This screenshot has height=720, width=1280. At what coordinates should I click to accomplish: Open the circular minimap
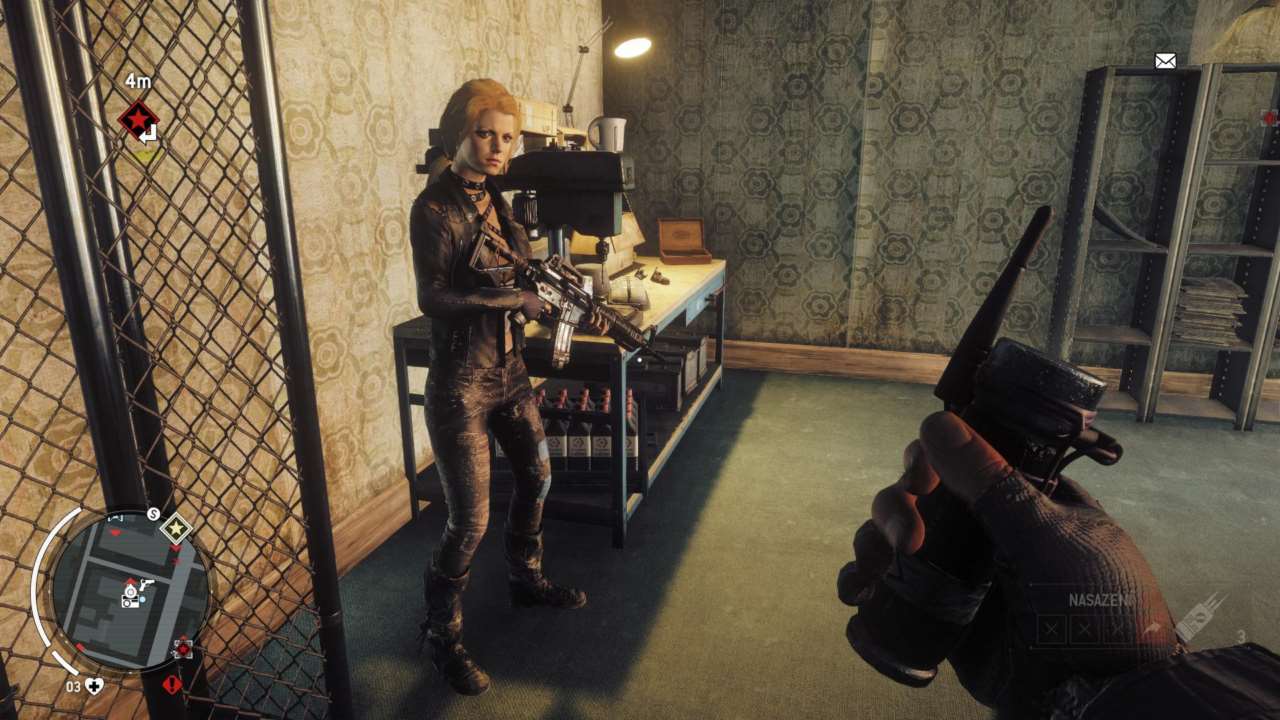point(129,591)
